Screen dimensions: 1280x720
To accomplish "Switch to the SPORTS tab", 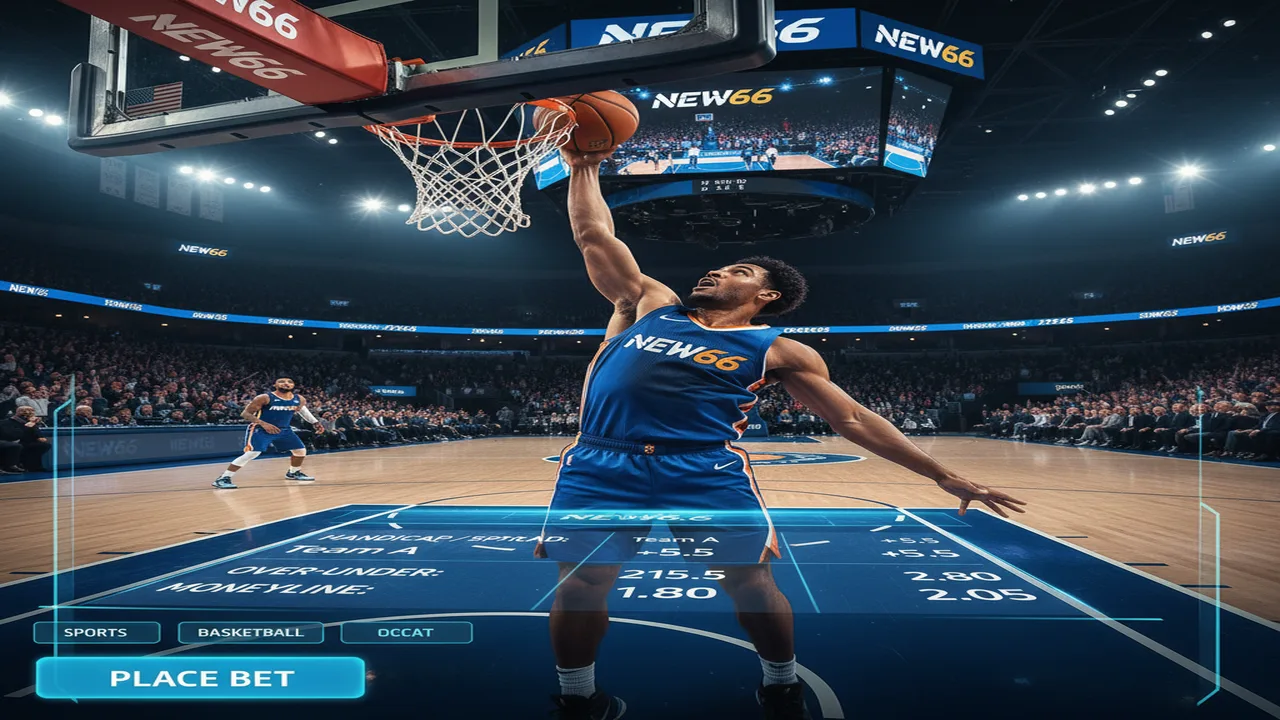I will (x=96, y=632).
